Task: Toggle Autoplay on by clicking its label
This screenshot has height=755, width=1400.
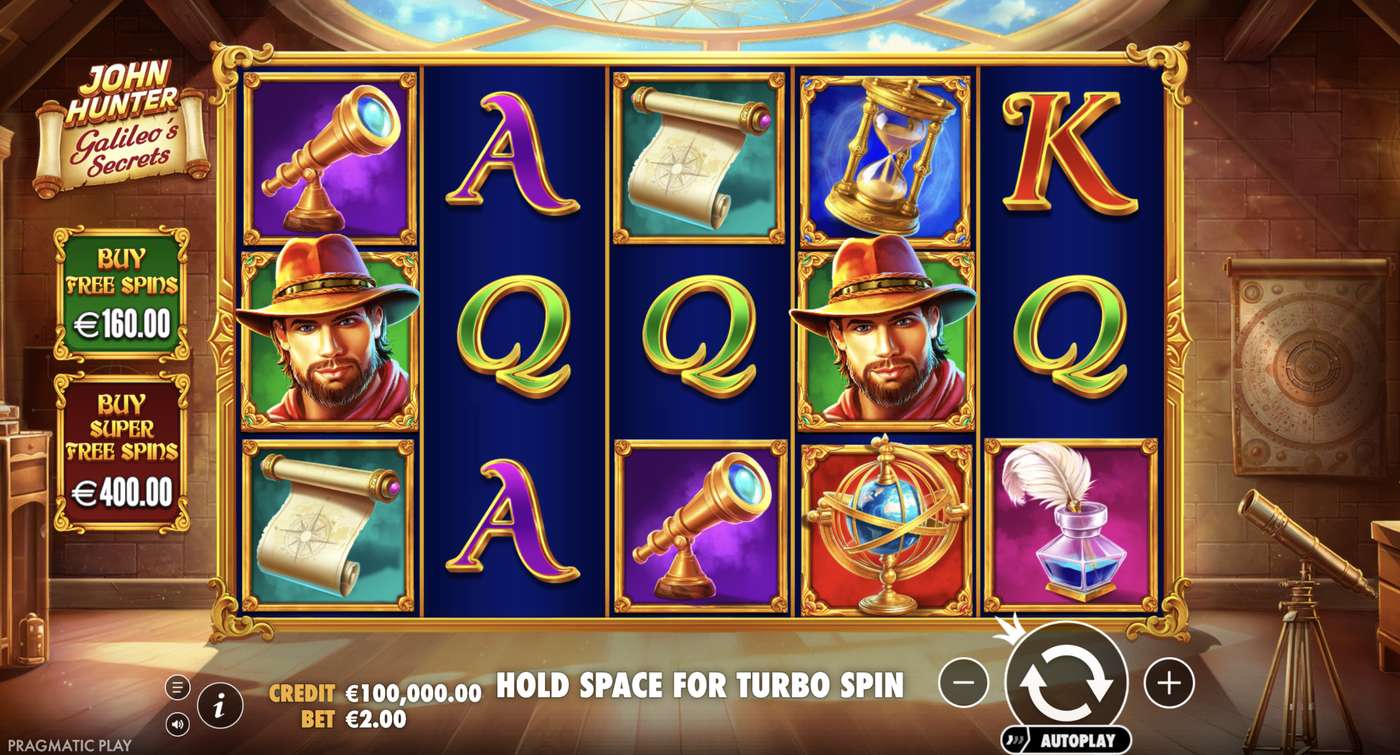Action: pyautogui.click(x=1078, y=738)
